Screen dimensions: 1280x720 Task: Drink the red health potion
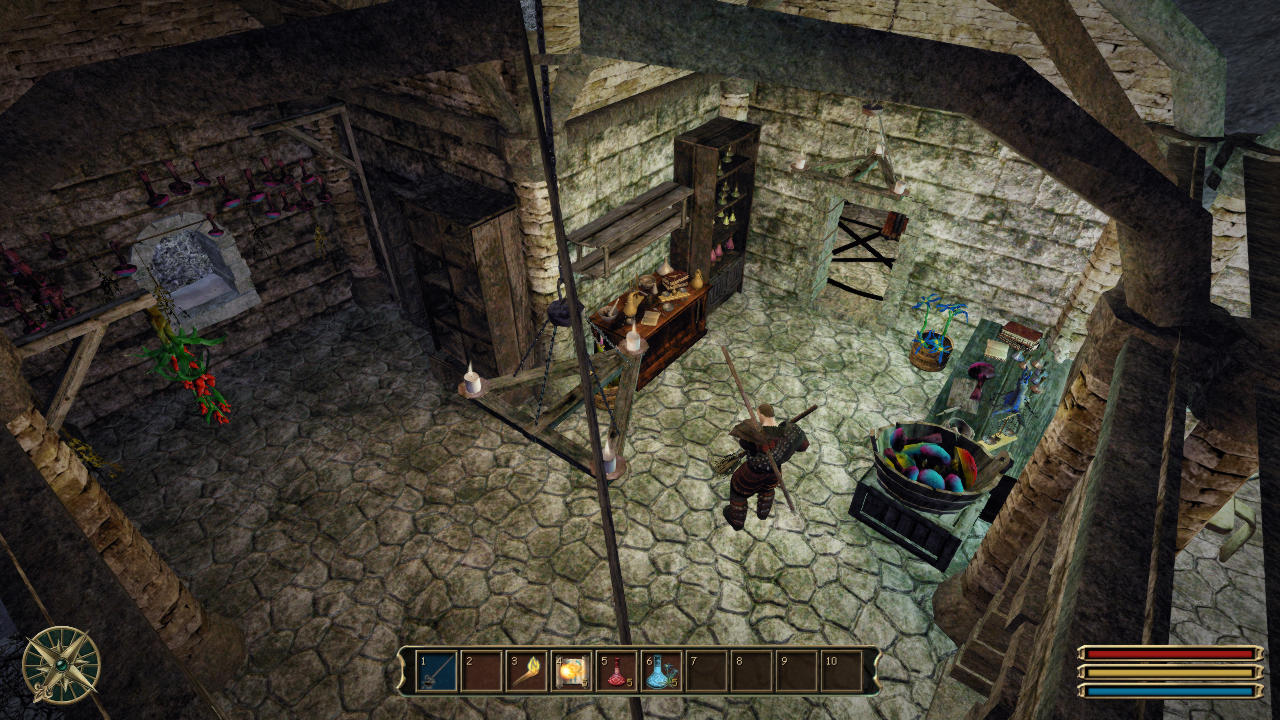616,671
